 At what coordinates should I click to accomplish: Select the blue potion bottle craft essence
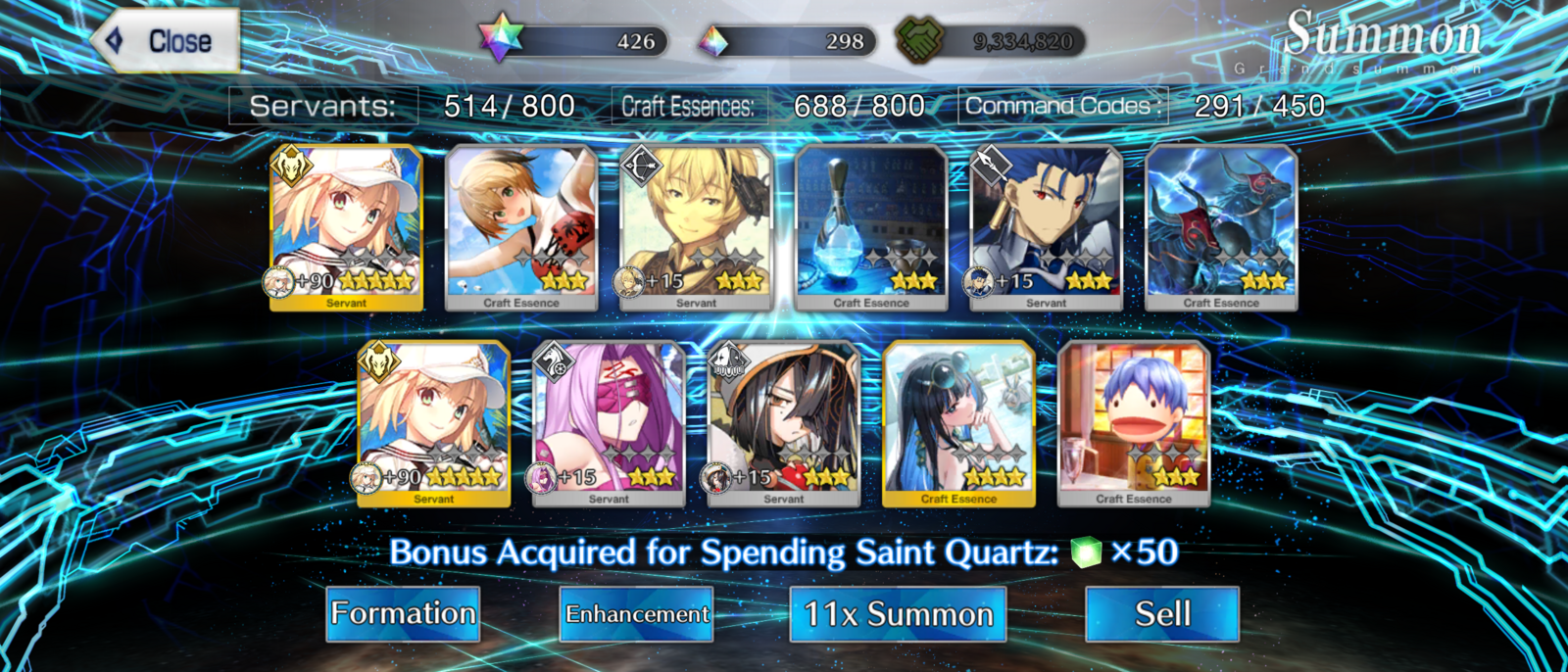pos(871,227)
